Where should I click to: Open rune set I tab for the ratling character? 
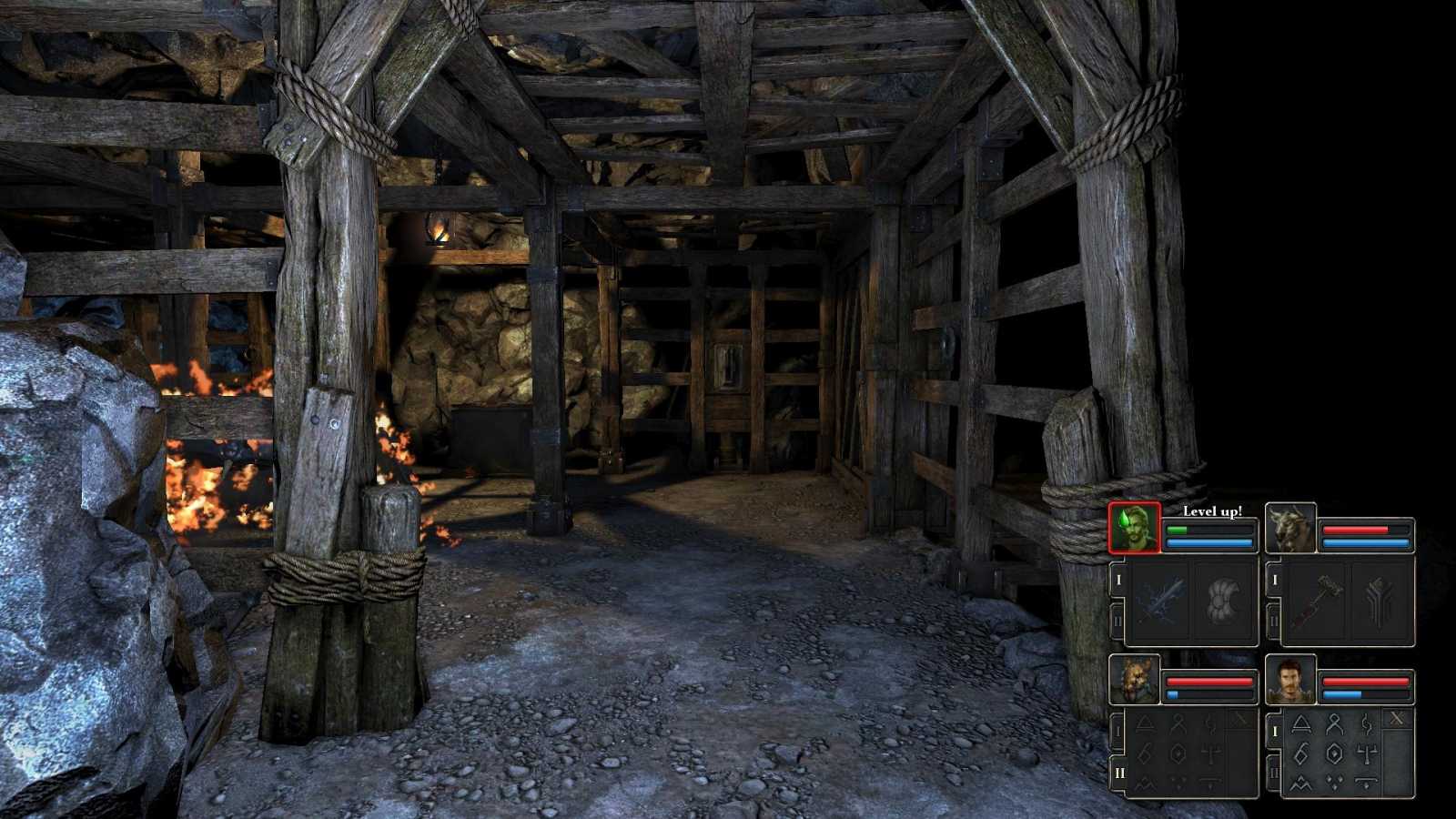tap(1117, 731)
